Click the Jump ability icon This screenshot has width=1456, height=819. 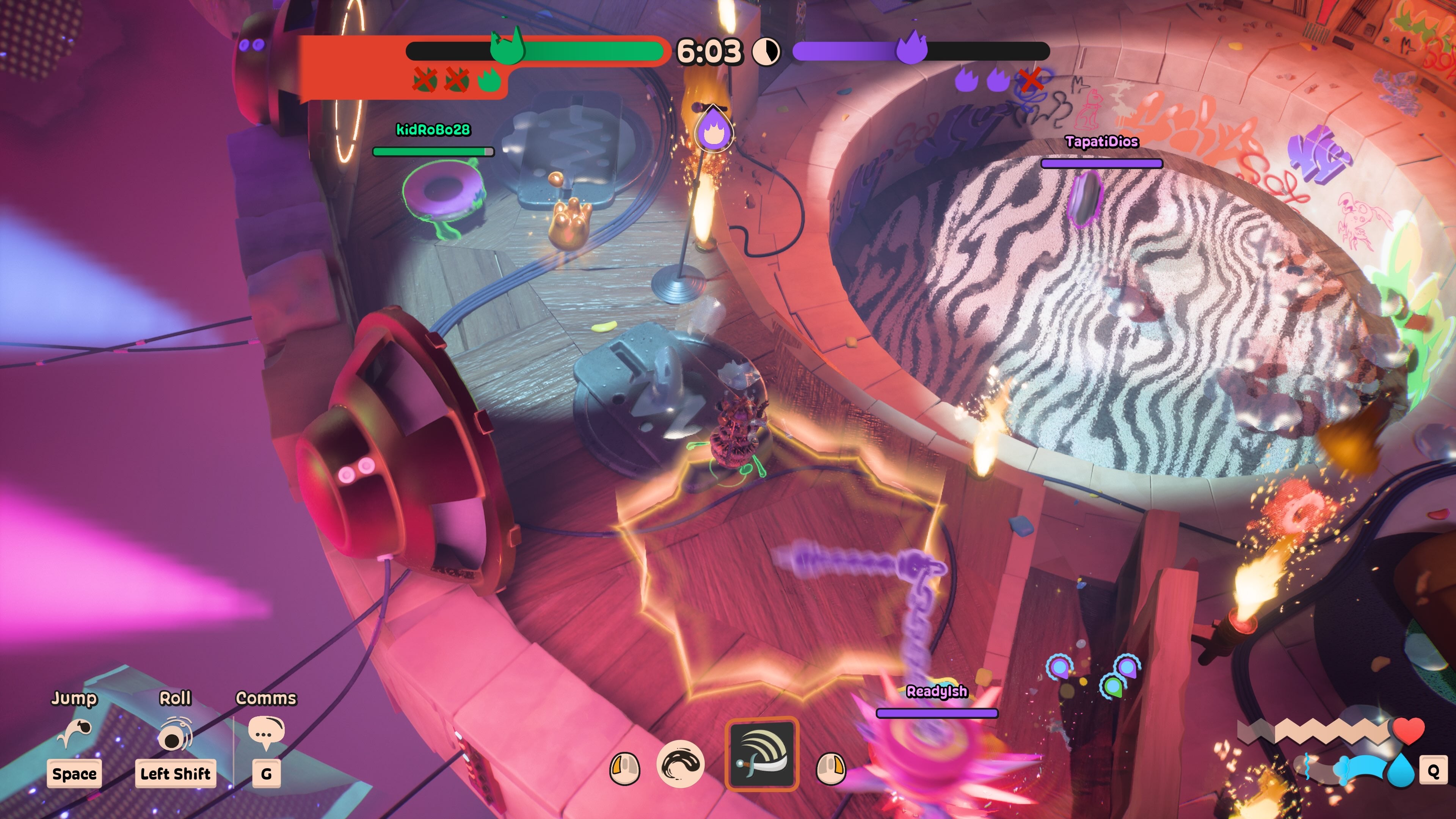tap(74, 733)
